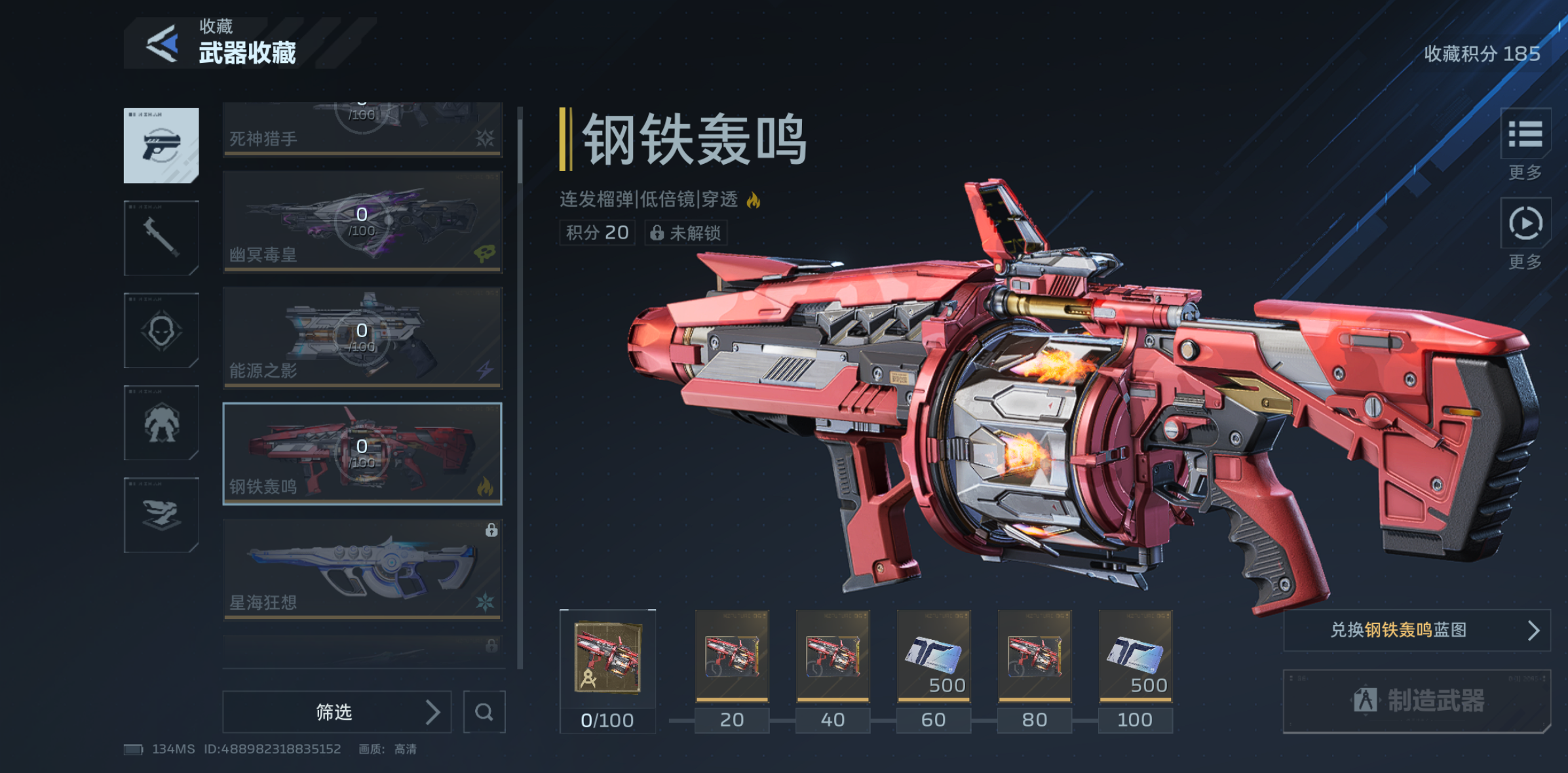Open the melee weapon category tab
1568x773 pixels.
point(161,237)
